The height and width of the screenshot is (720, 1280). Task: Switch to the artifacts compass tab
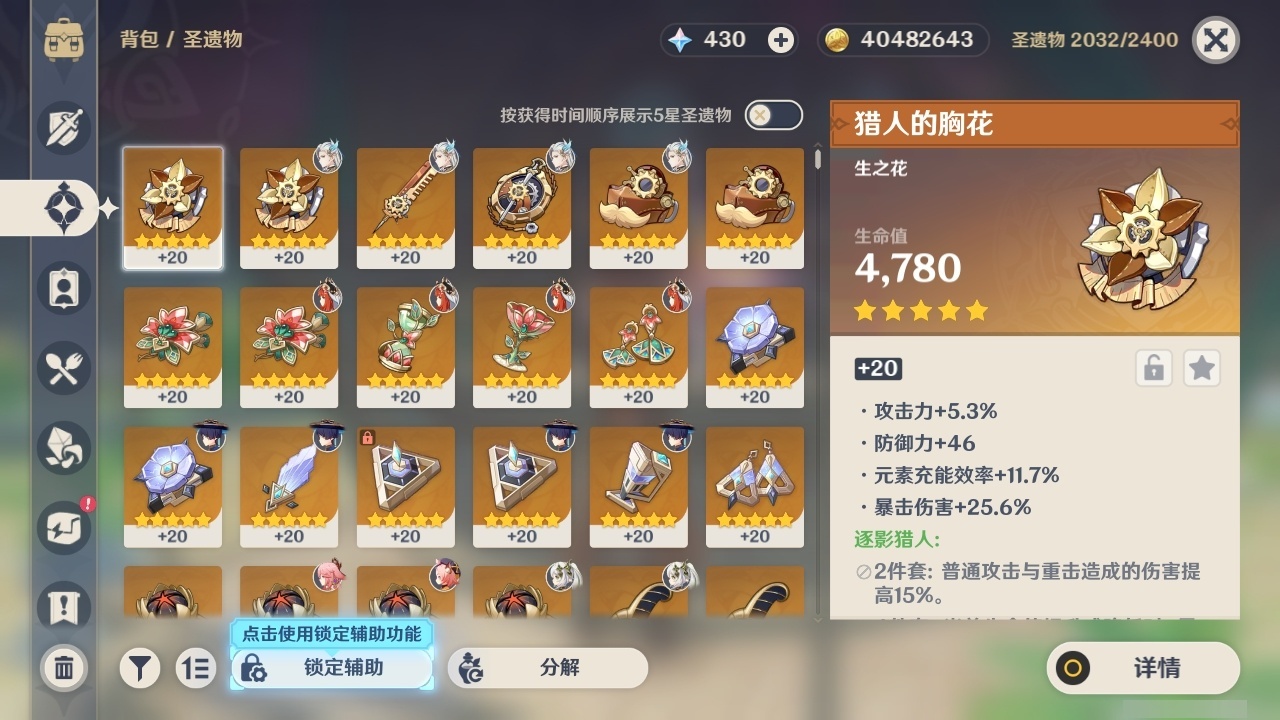click(63, 208)
